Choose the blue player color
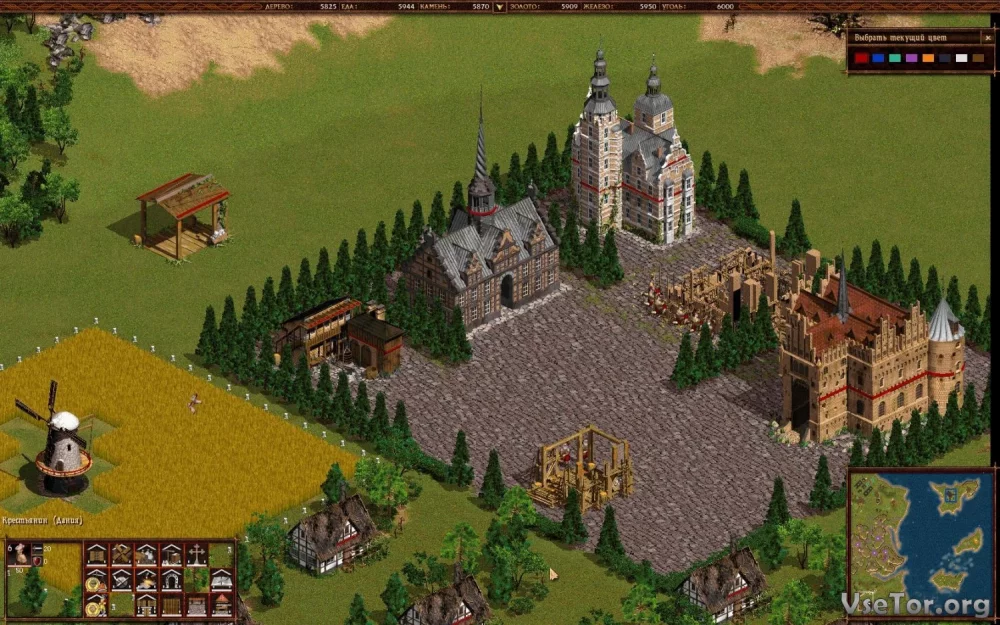Image resolution: width=1000 pixels, height=625 pixels. [878, 58]
